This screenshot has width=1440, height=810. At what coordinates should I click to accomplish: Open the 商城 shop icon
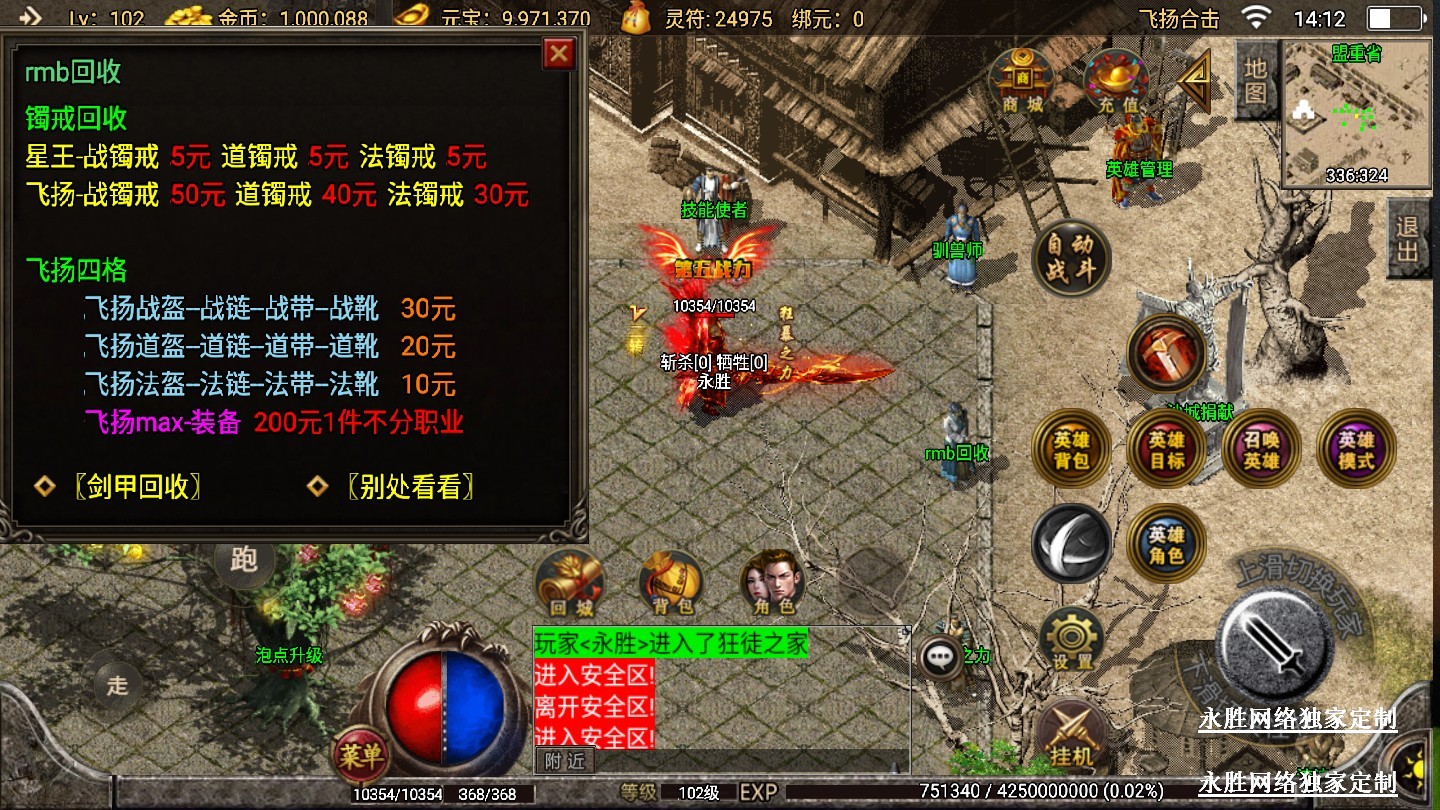tap(1021, 79)
